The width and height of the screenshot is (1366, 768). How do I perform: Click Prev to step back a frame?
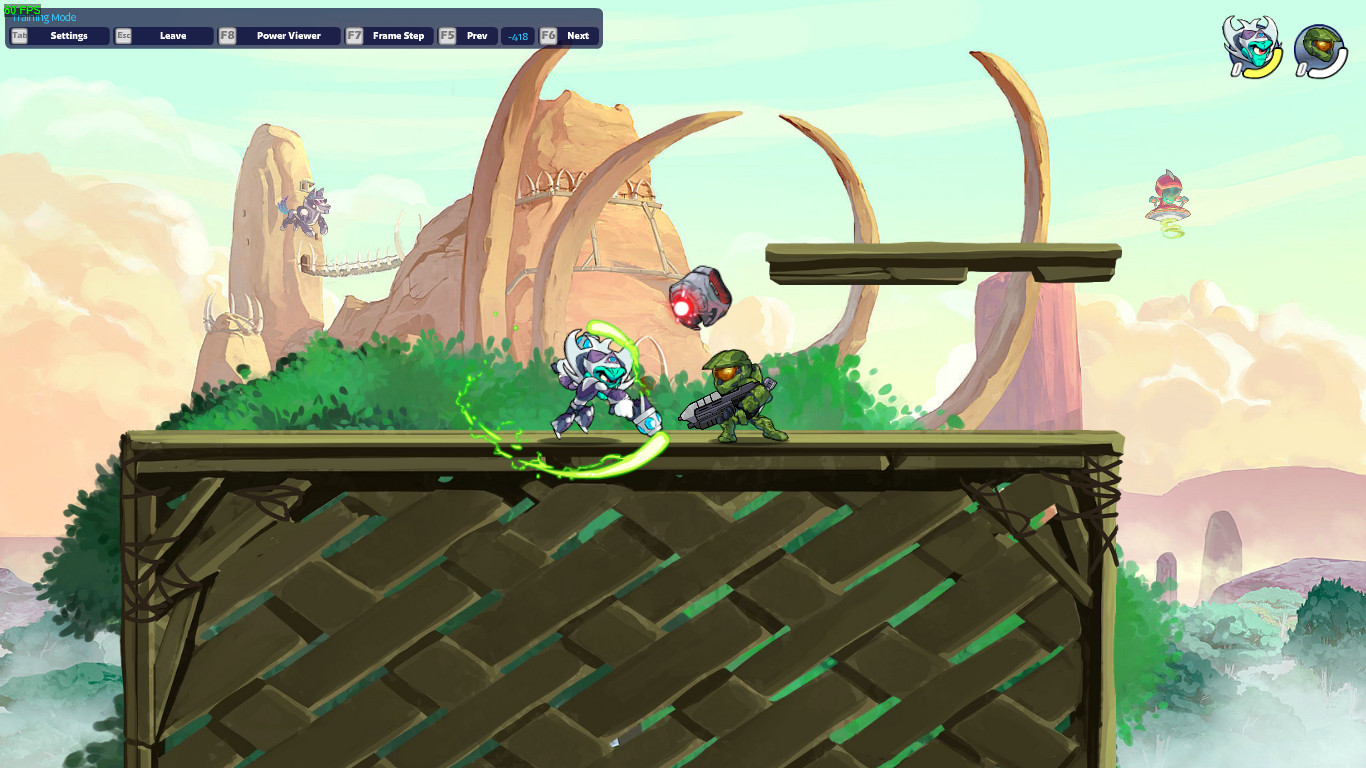tap(477, 35)
